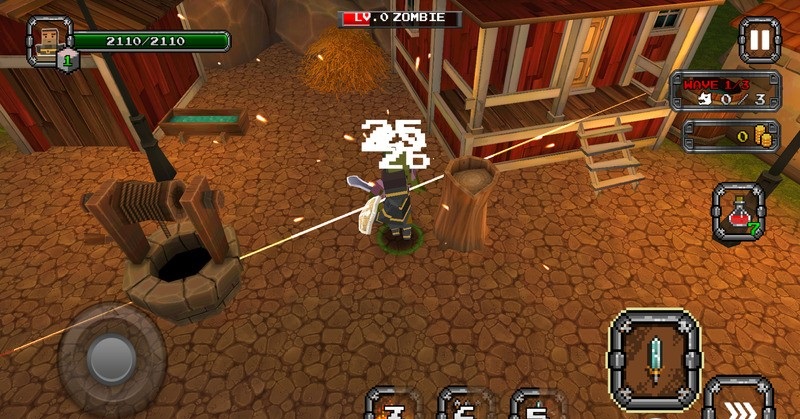Select the skill slot numbered 5
This screenshot has width=800, height=419.
pyautogui.click(x=538, y=405)
